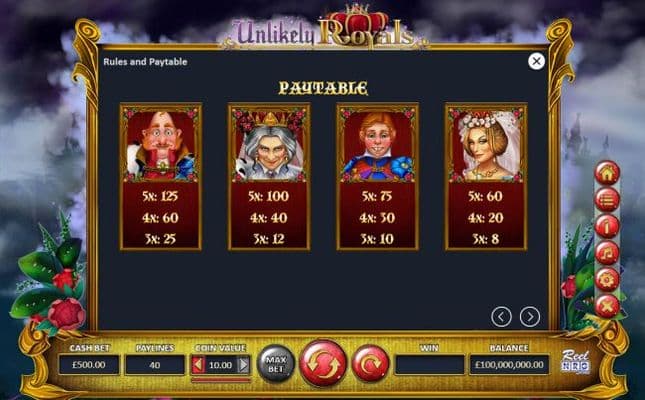Close the Rules and Paytable window
The image size is (645, 400).
pyautogui.click(x=536, y=61)
